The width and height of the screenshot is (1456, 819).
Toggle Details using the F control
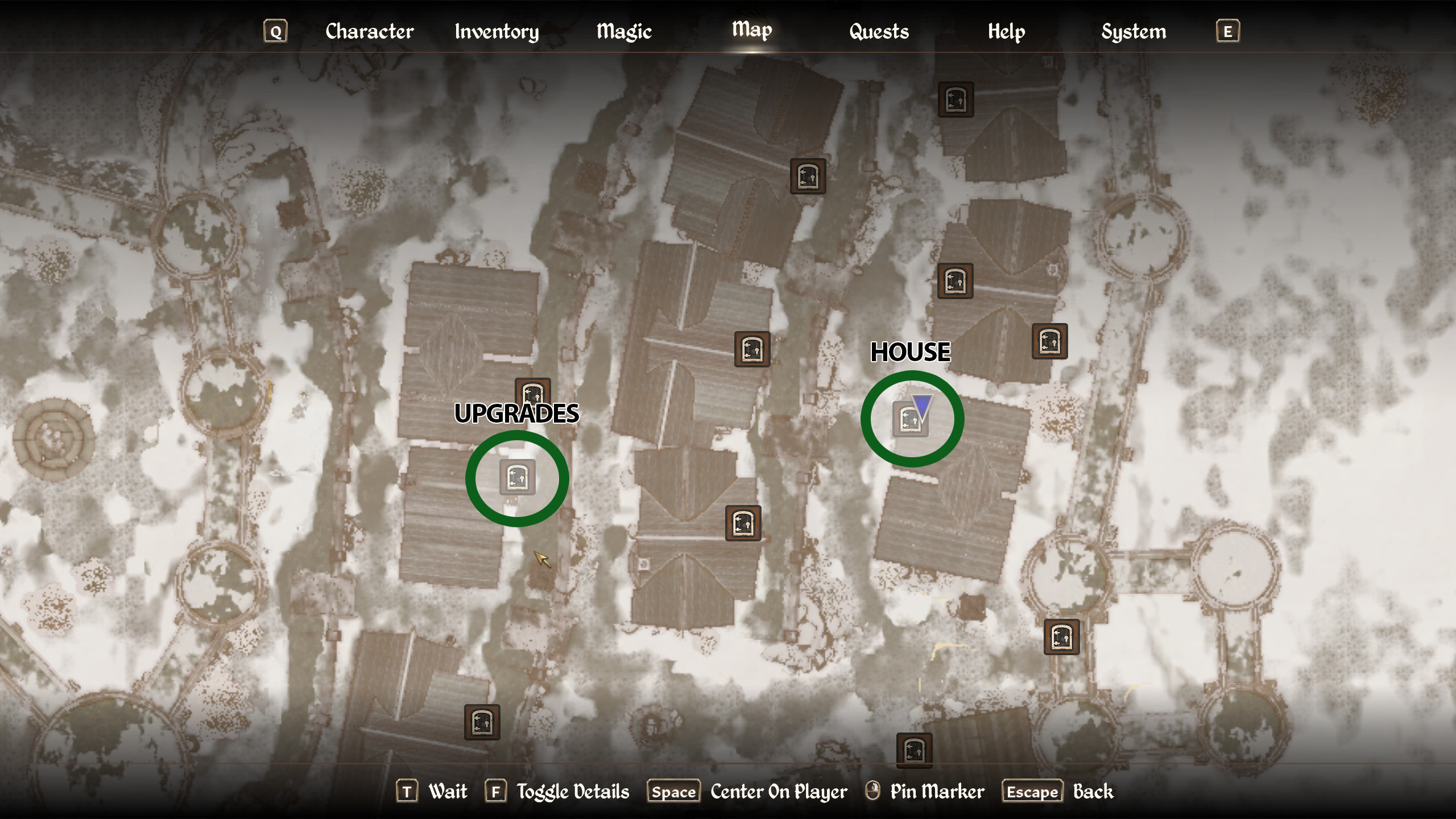pyautogui.click(x=497, y=791)
